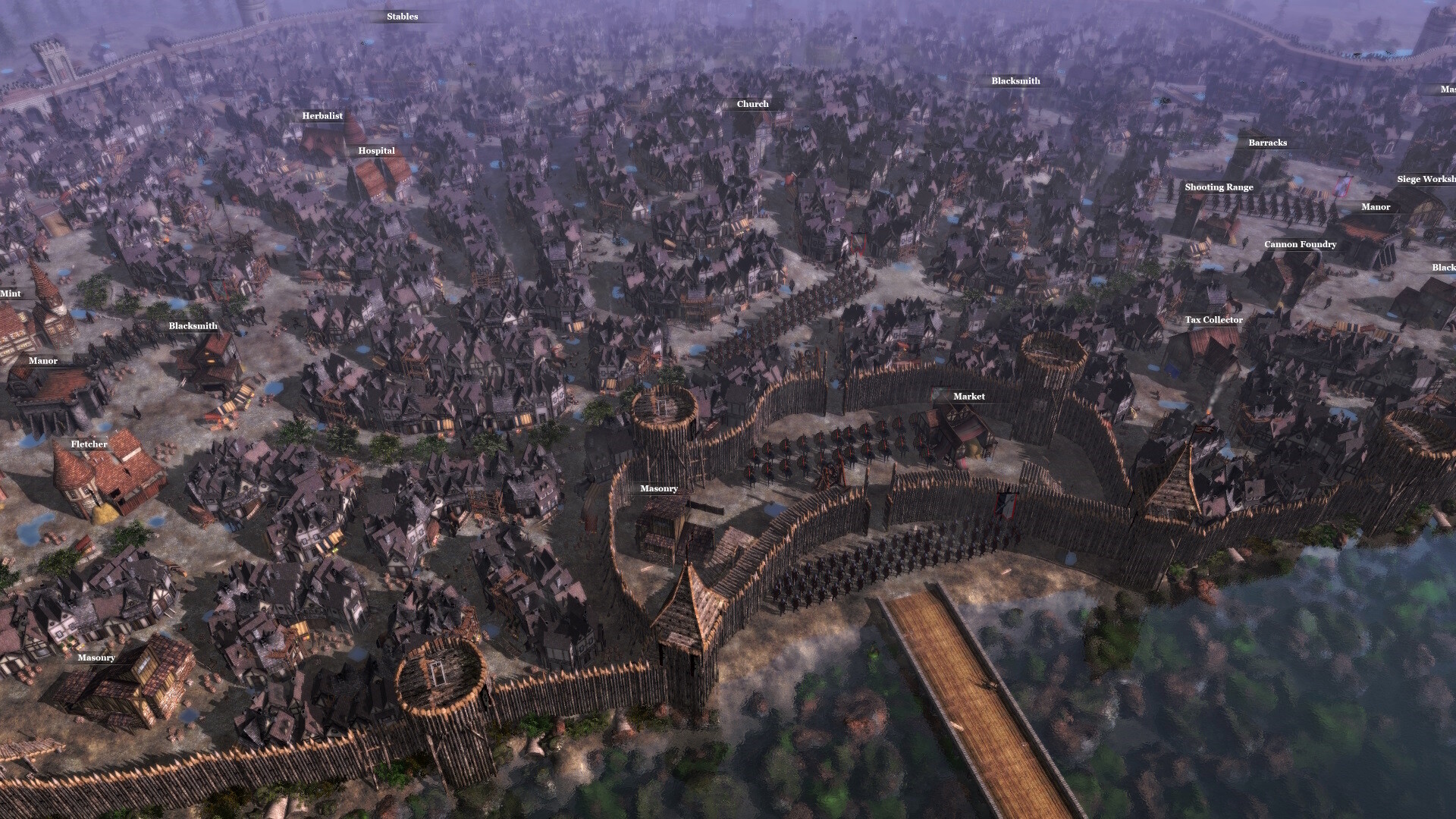Click the Church label in the city center
Viewport: 1456px width, 819px height.
tap(753, 104)
